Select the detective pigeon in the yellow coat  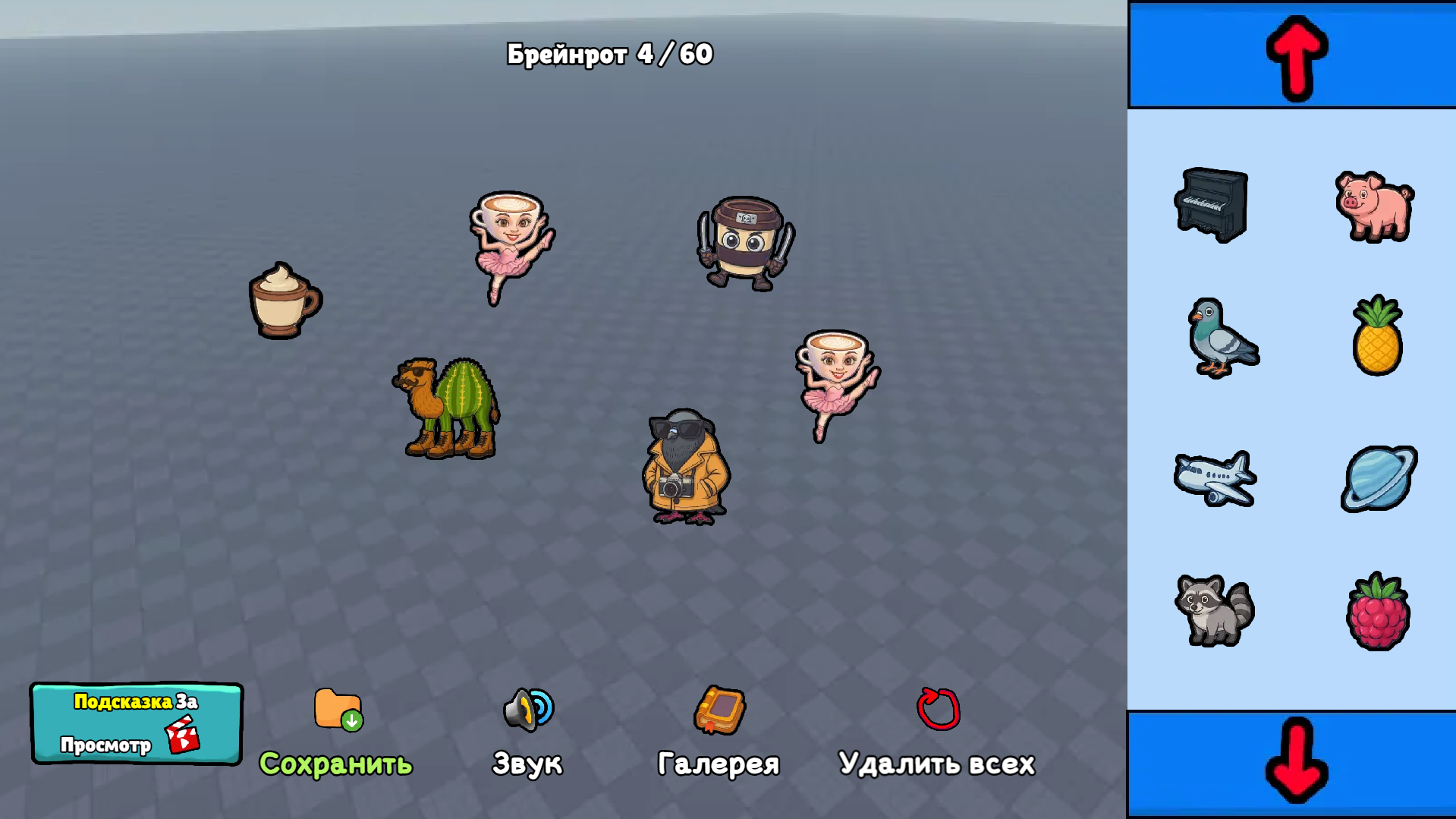[684, 467]
